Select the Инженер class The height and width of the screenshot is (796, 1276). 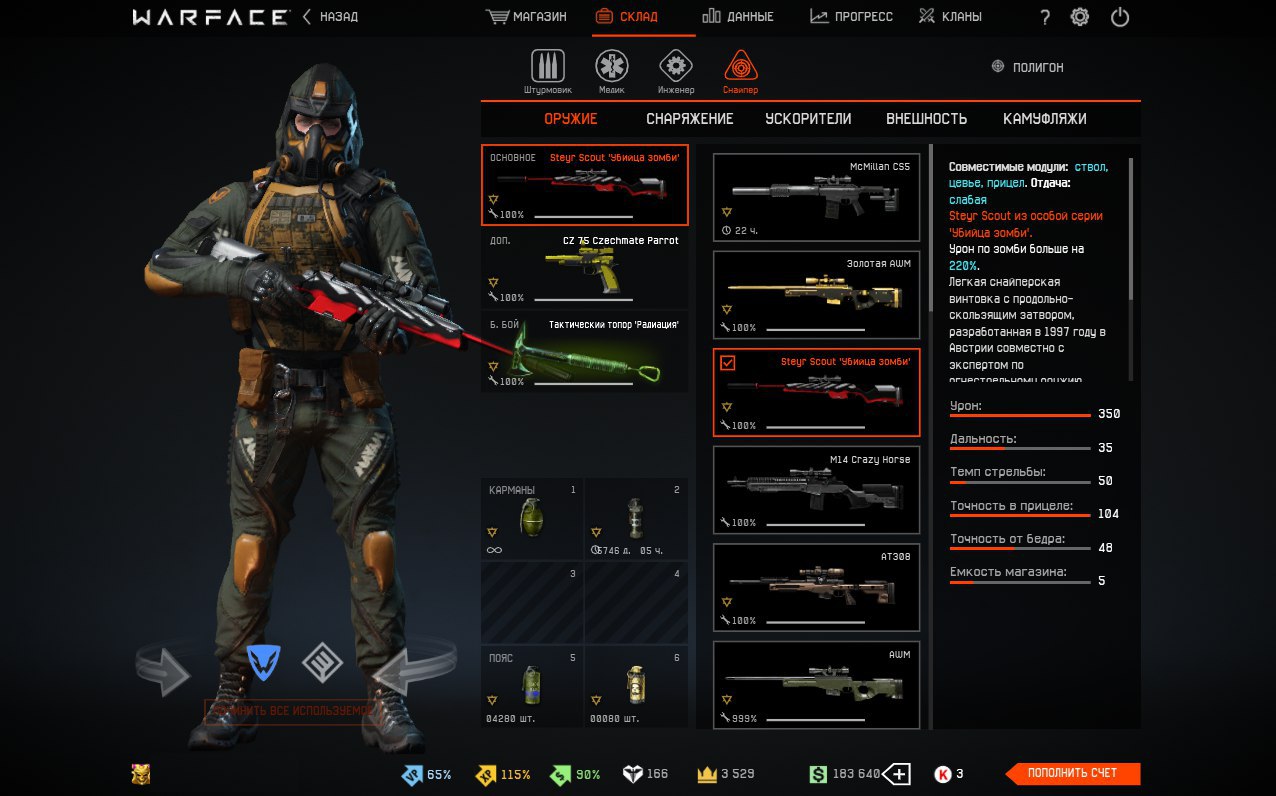[676, 72]
